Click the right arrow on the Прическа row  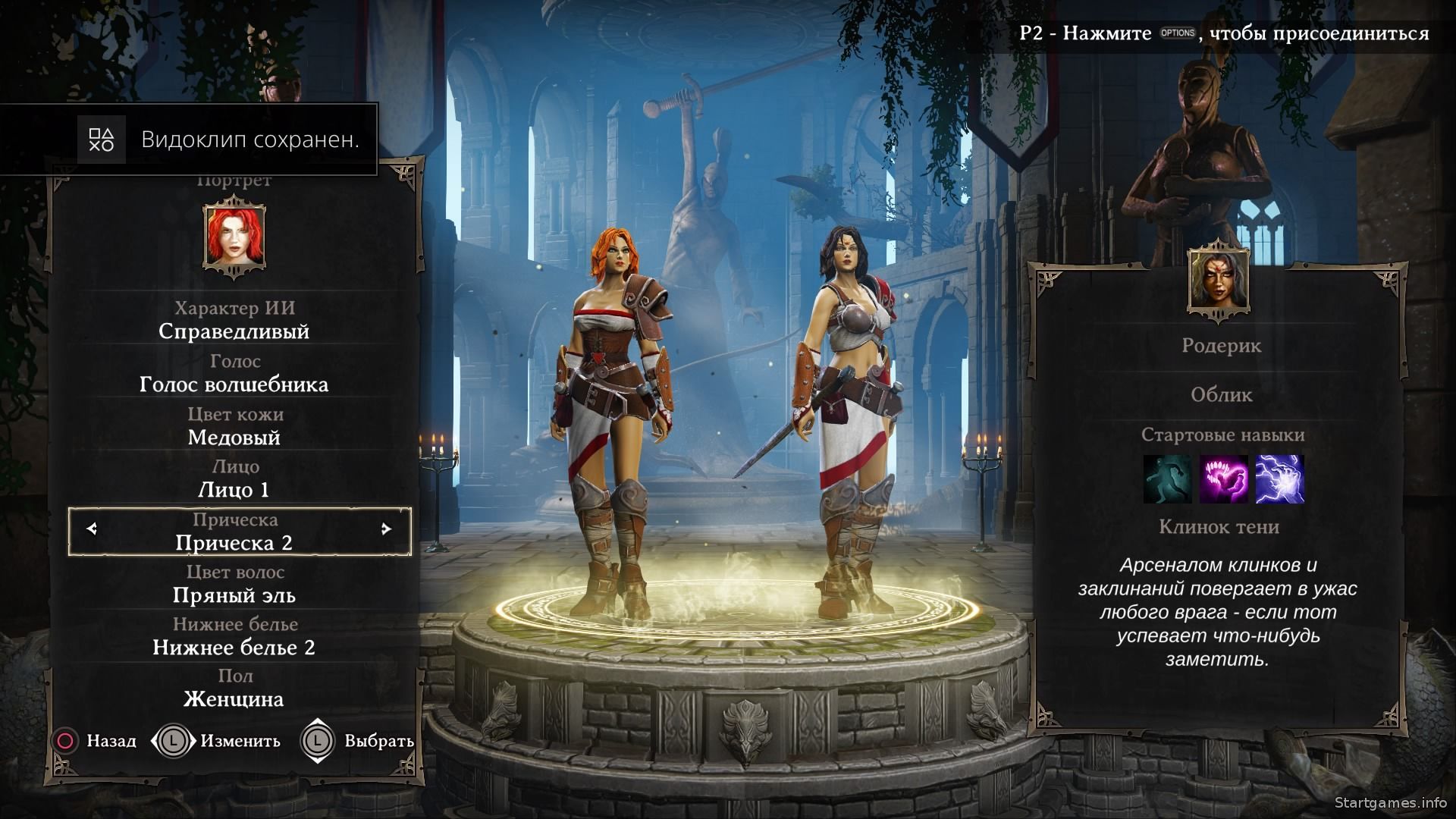pyautogui.click(x=386, y=529)
